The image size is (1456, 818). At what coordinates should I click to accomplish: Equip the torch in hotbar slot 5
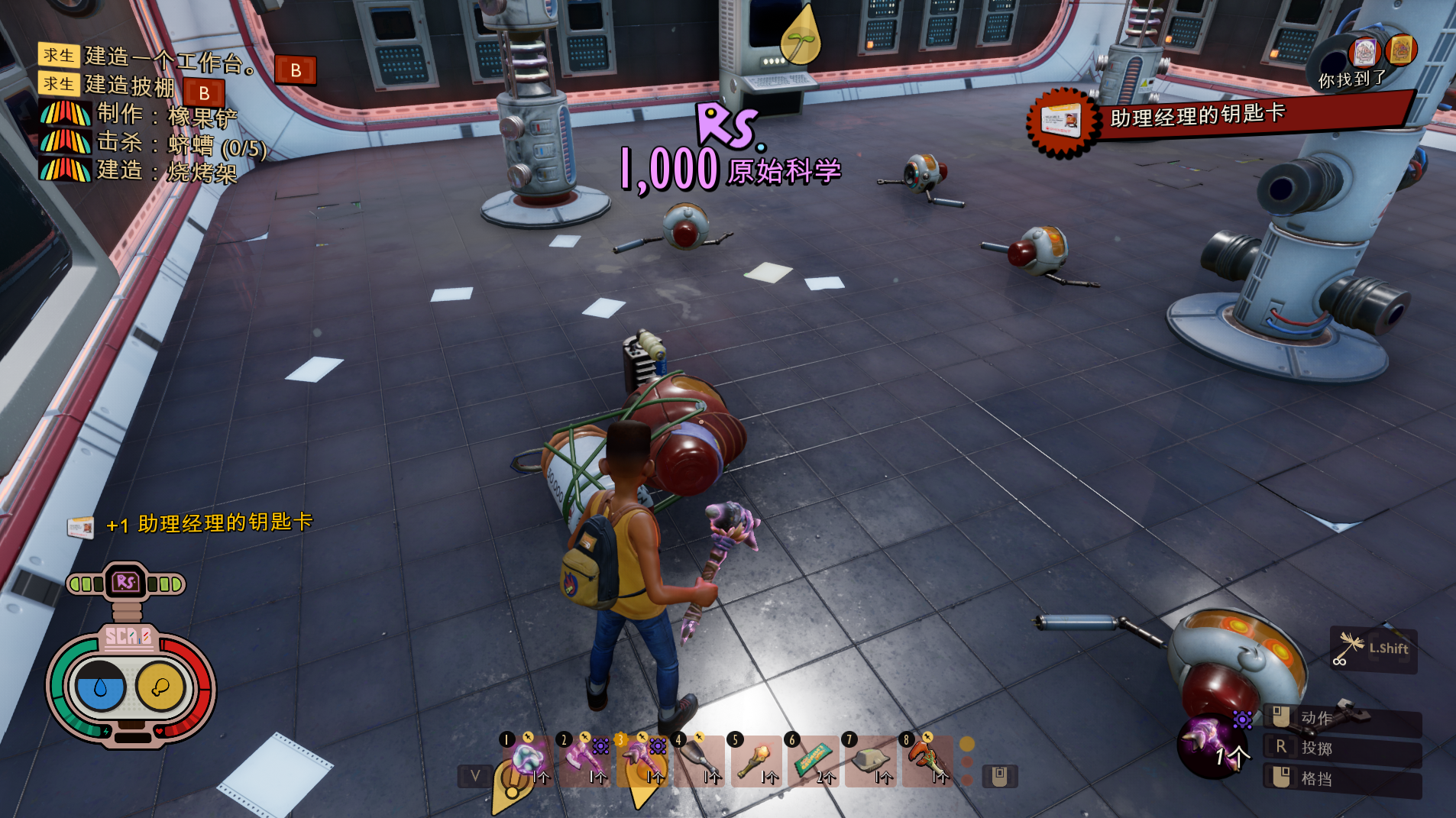[x=756, y=761]
